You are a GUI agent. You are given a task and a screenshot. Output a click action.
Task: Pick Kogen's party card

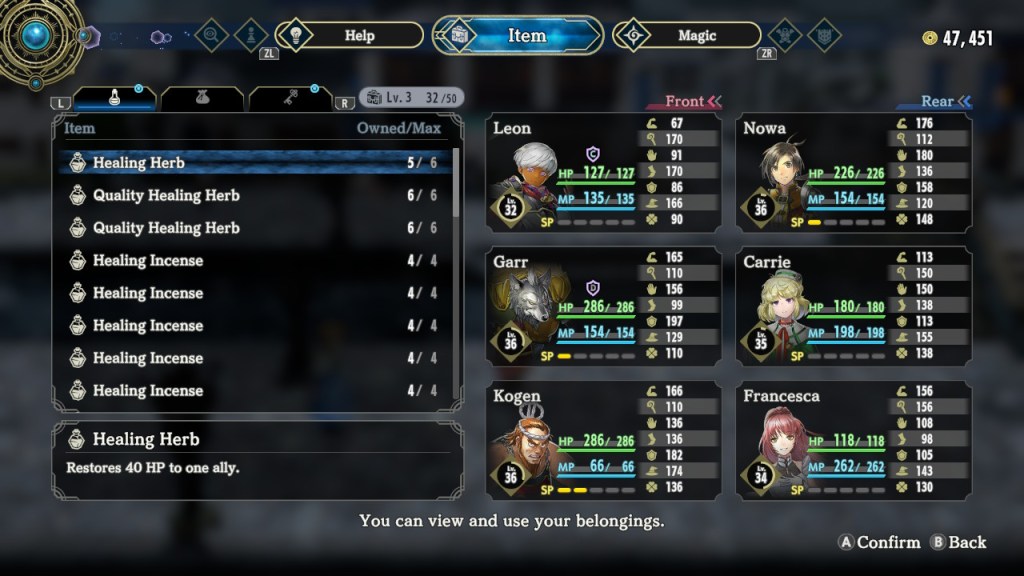pyautogui.click(x=603, y=440)
